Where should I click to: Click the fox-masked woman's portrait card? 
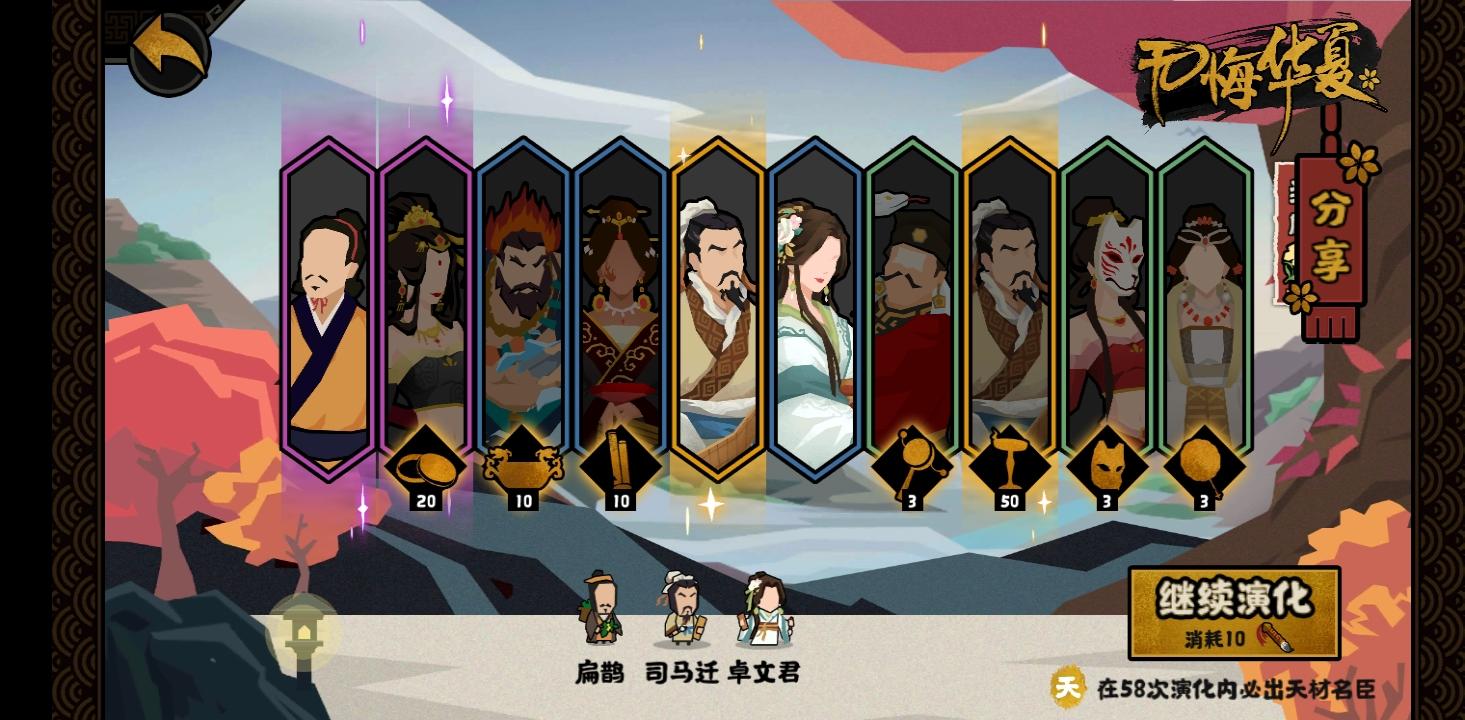tap(1108, 300)
